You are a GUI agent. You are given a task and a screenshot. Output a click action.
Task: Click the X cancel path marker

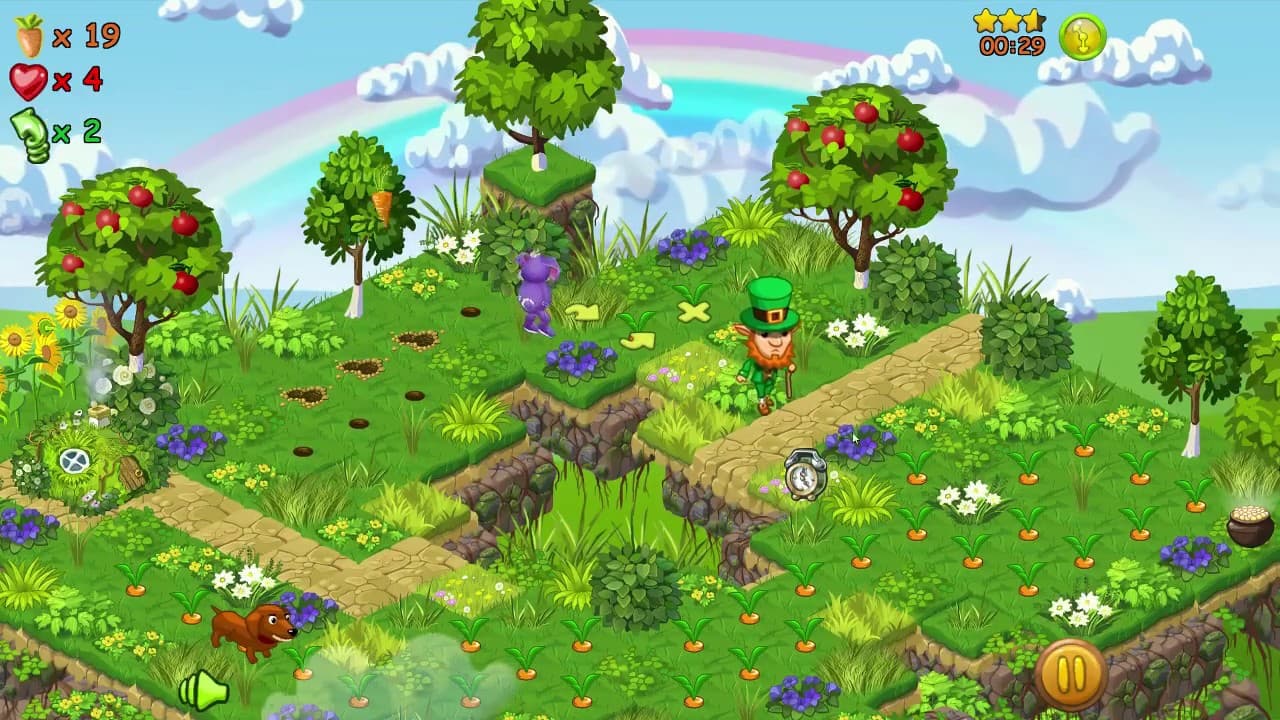click(x=694, y=311)
